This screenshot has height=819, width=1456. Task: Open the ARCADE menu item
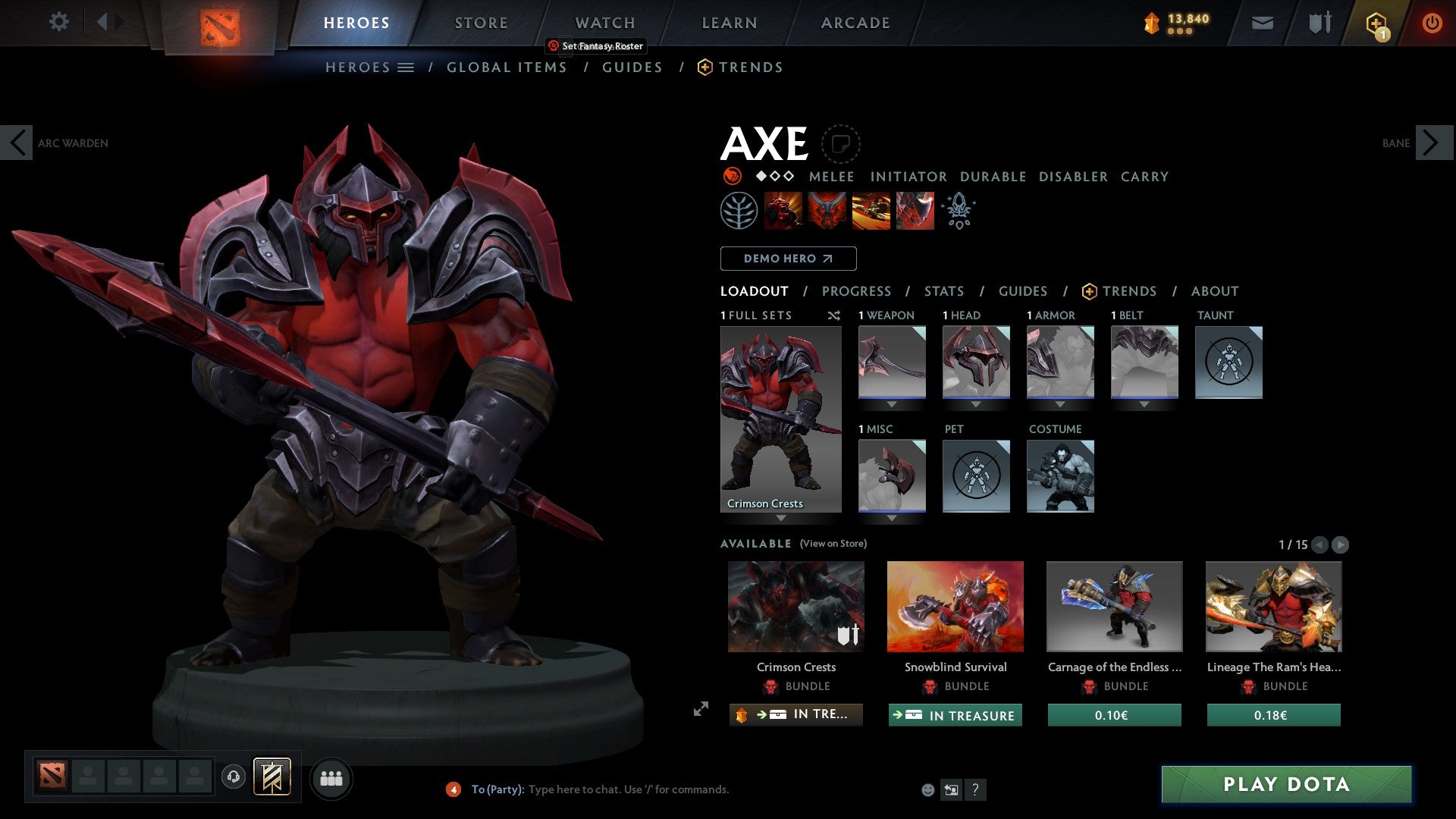point(855,22)
